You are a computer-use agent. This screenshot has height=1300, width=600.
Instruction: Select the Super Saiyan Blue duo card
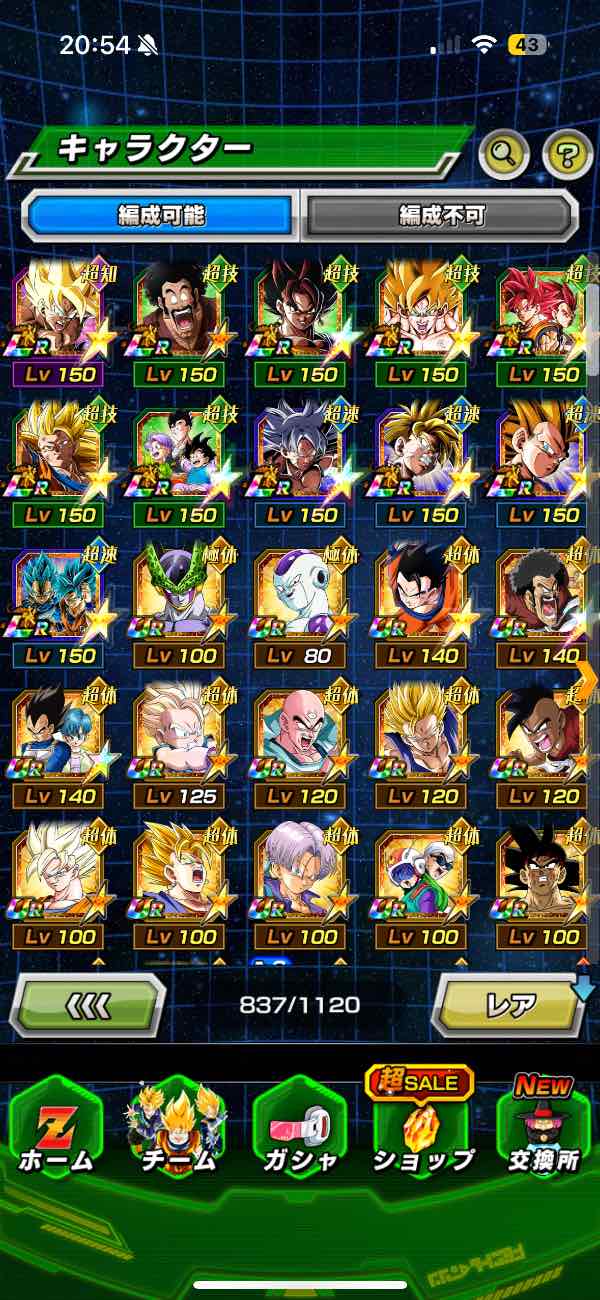click(x=58, y=606)
